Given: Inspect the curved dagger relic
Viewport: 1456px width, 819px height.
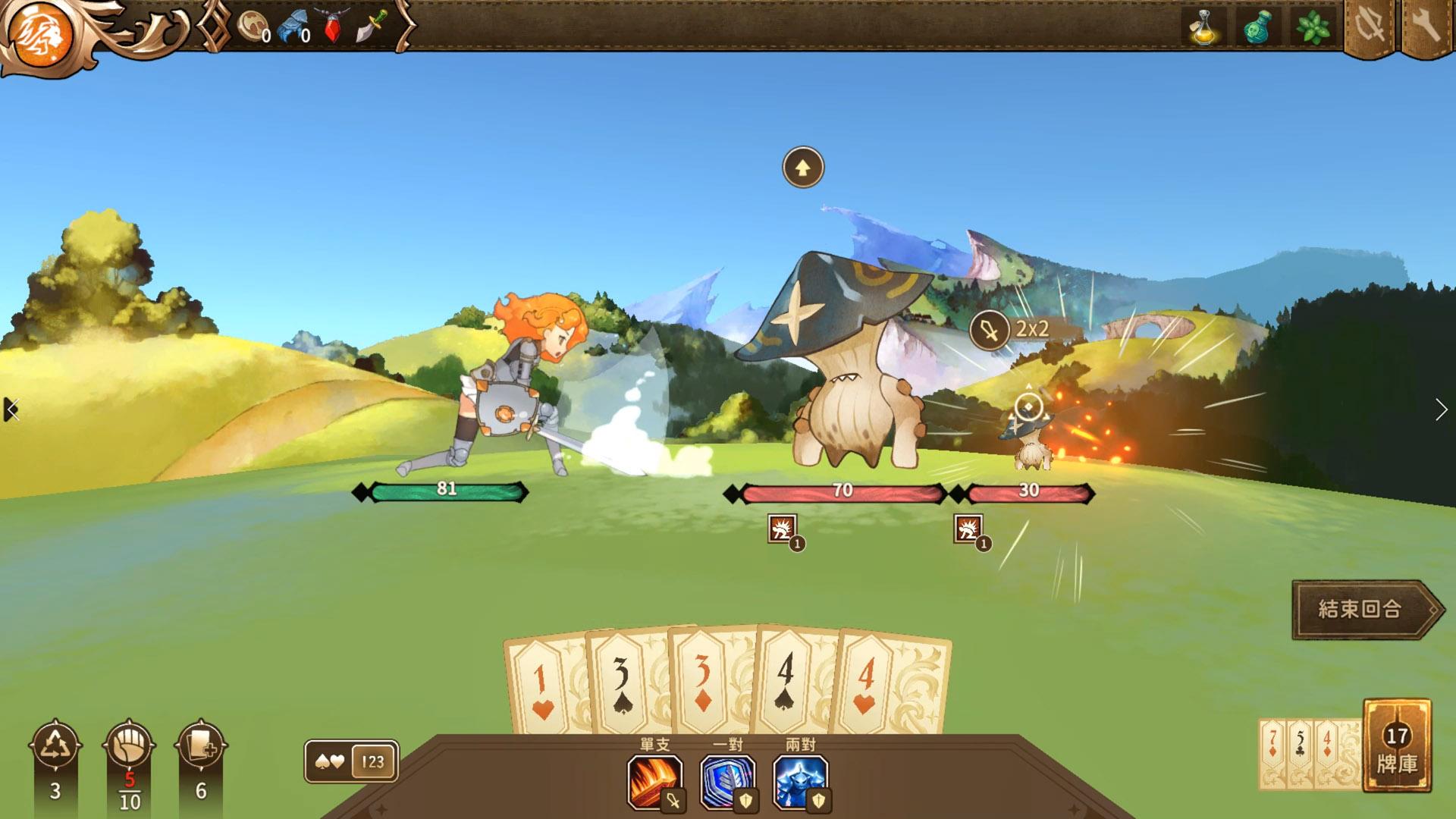Looking at the screenshot, I should point(372,28).
